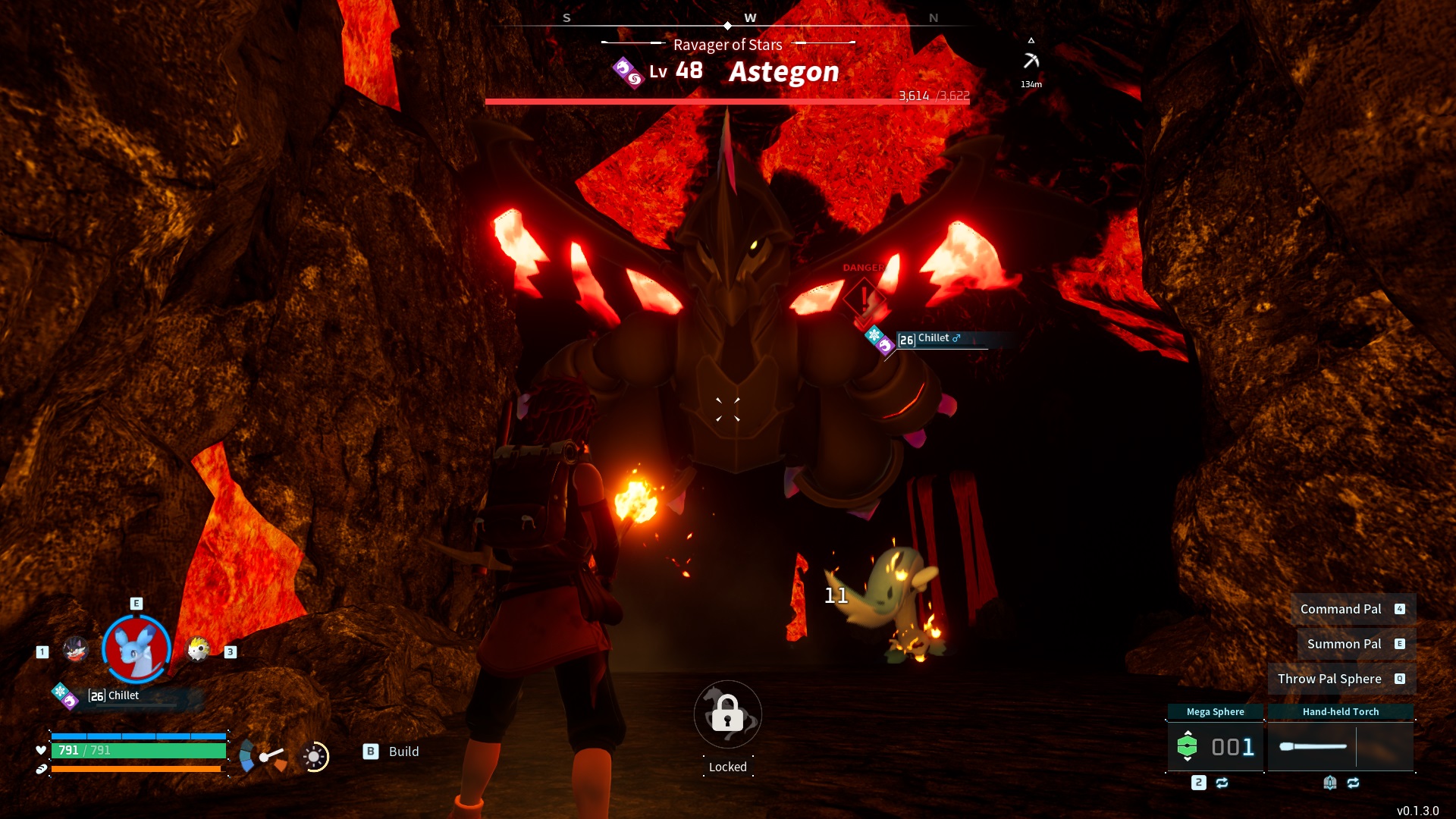Select the Mega Sphere hotbar tab
Viewport: 1456px width, 819px height.
point(1216,711)
